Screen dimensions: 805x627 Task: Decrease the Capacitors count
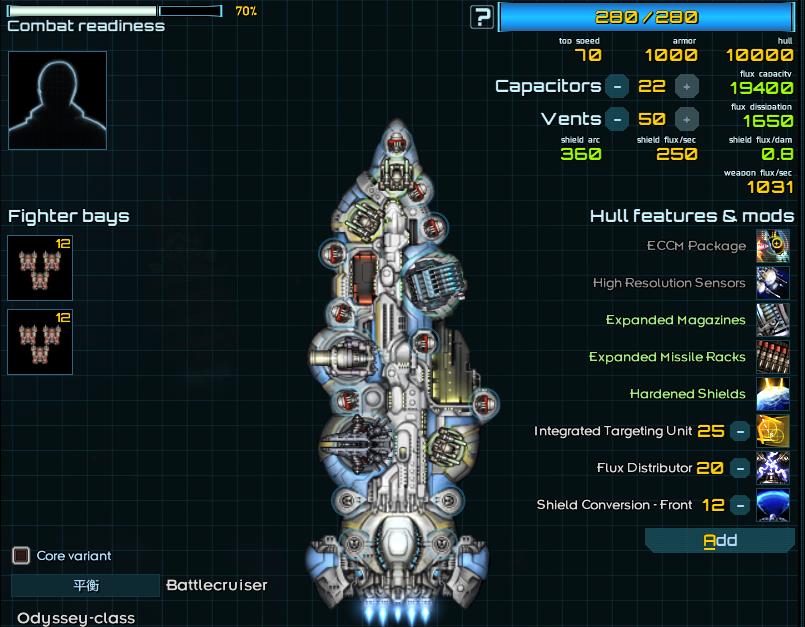[618, 87]
